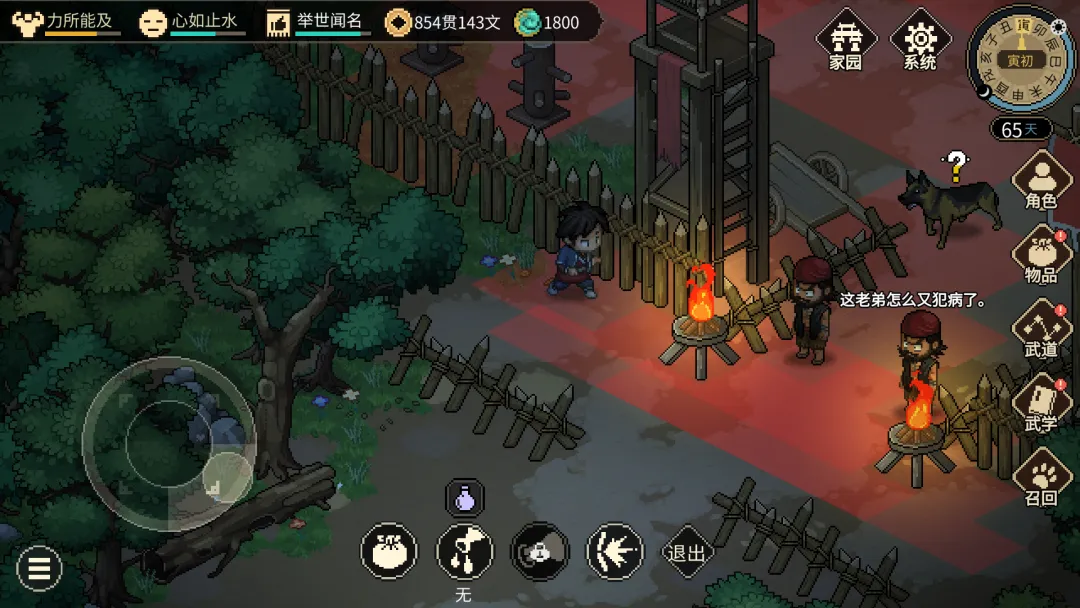Tap the 心如止水 mood status indicator
This screenshot has width=1080, height=608.
point(191,22)
